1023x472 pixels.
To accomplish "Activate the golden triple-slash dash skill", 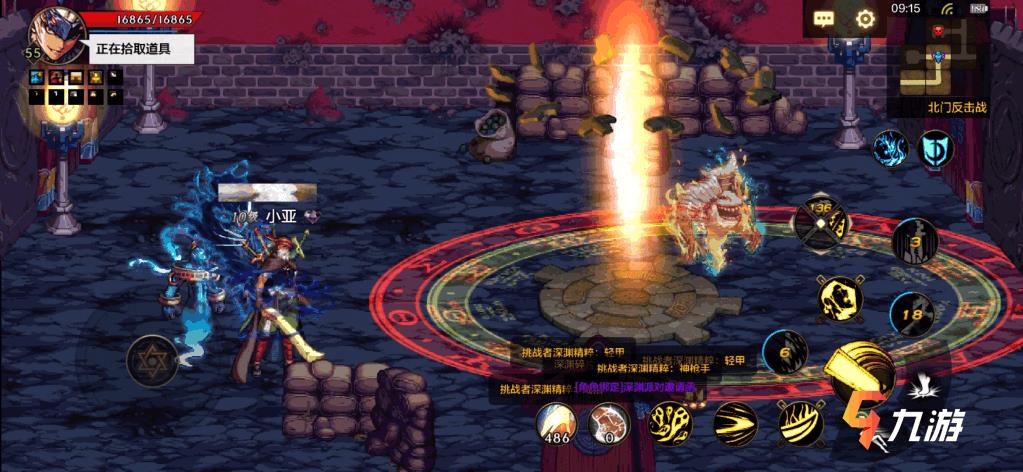I will [x=735, y=423].
